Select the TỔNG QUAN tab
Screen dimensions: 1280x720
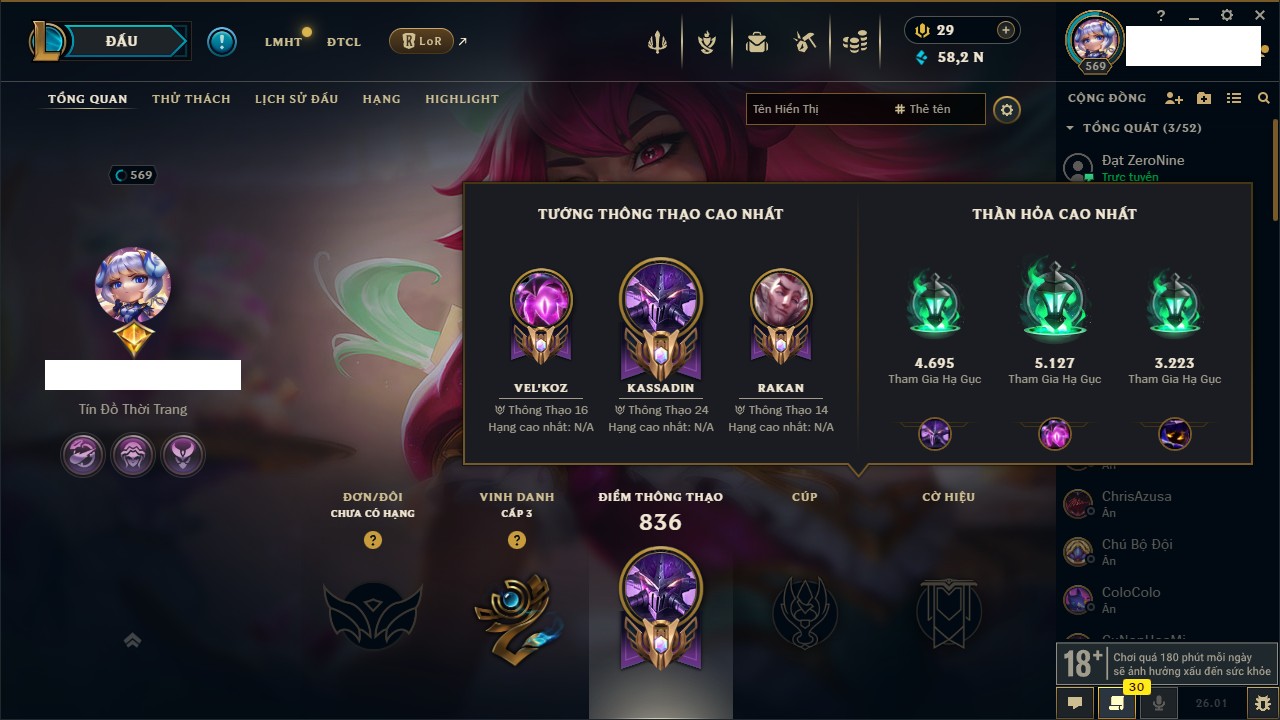click(88, 99)
